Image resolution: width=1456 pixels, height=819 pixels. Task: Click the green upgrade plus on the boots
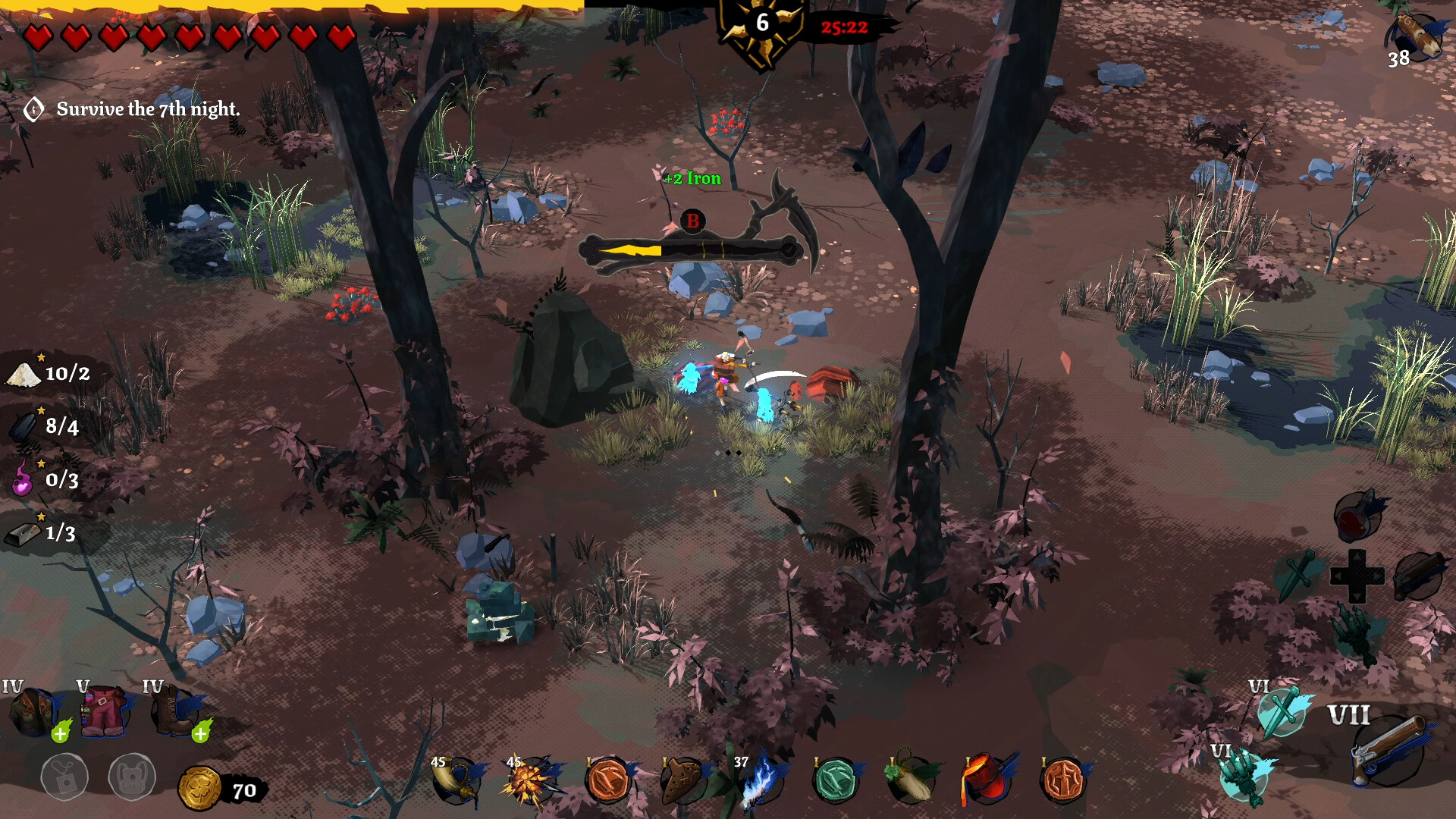coord(201,733)
